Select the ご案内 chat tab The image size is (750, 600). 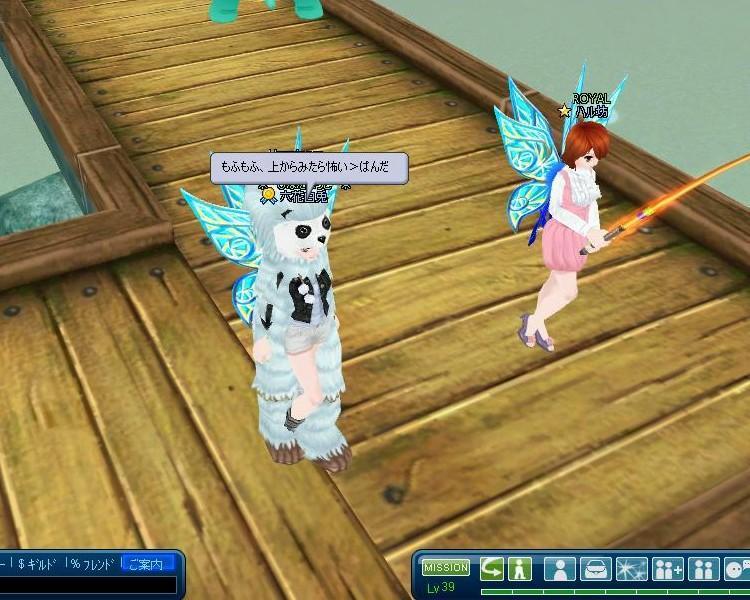(x=145, y=565)
